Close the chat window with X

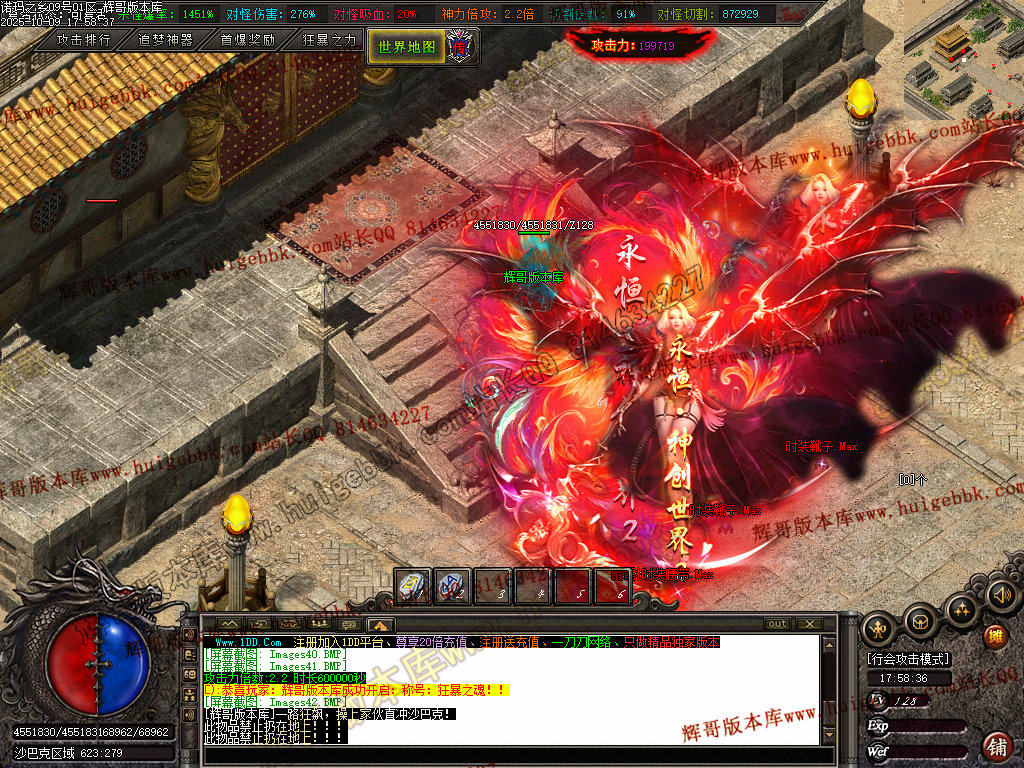tap(808, 624)
